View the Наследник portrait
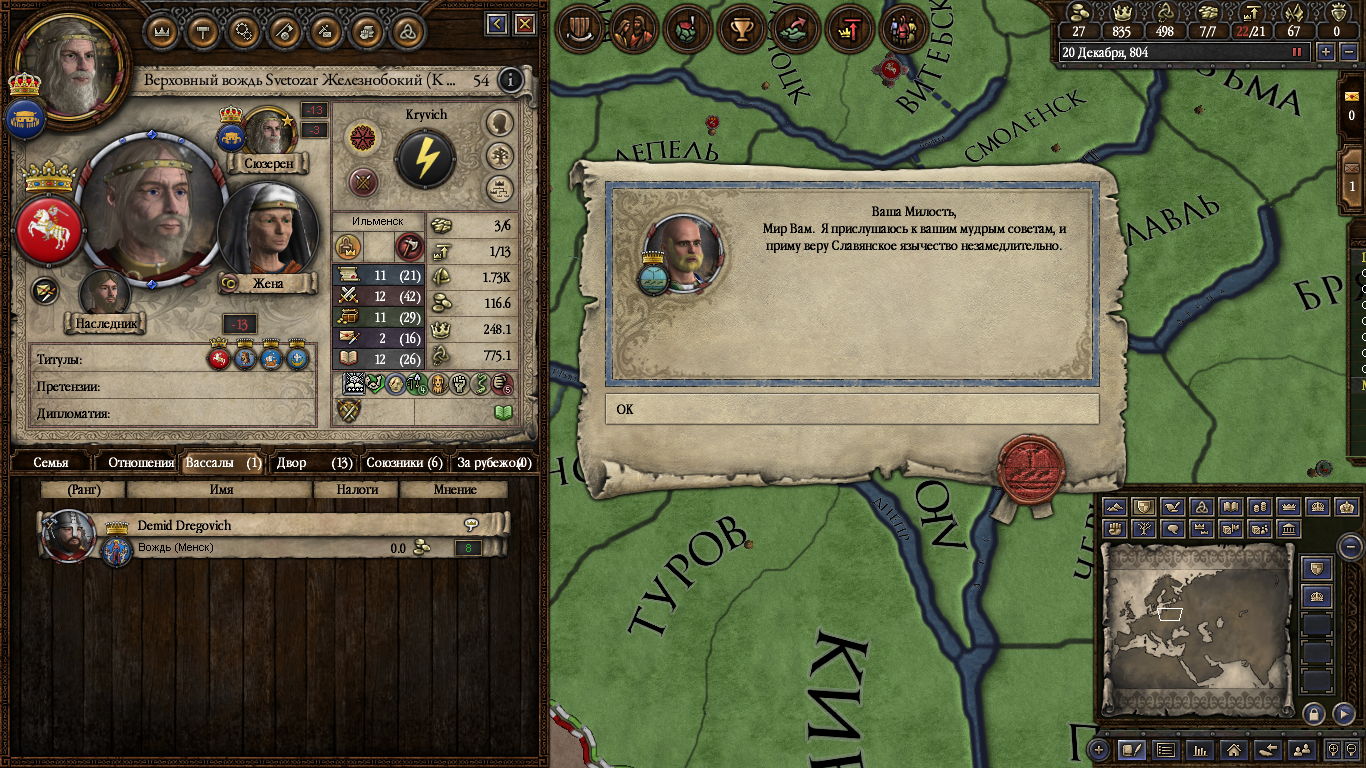Viewport: 1366px width, 768px height. 105,292
